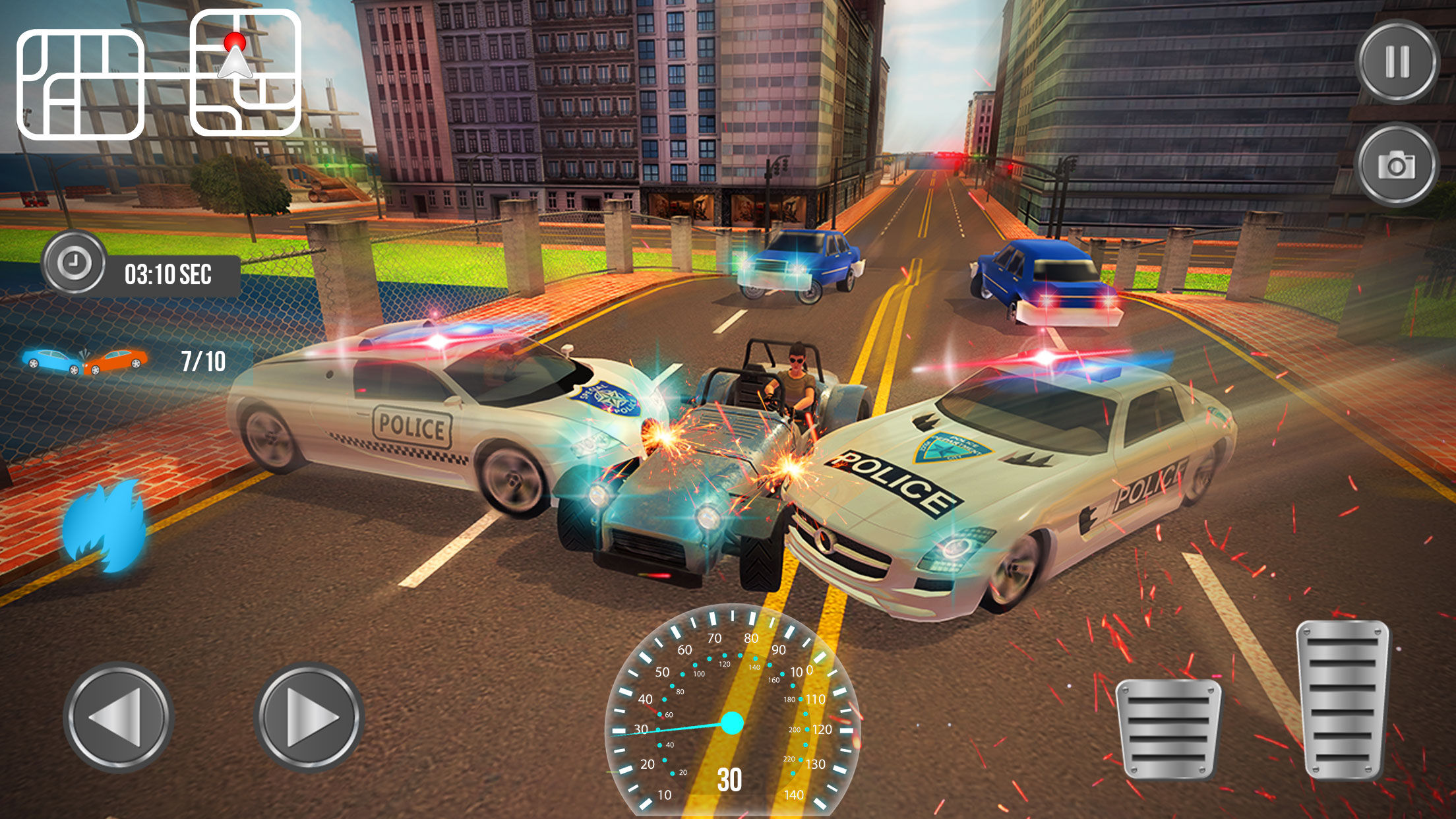Open the city road minimap
This screenshot has height=819, width=1456.
click(x=158, y=74)
